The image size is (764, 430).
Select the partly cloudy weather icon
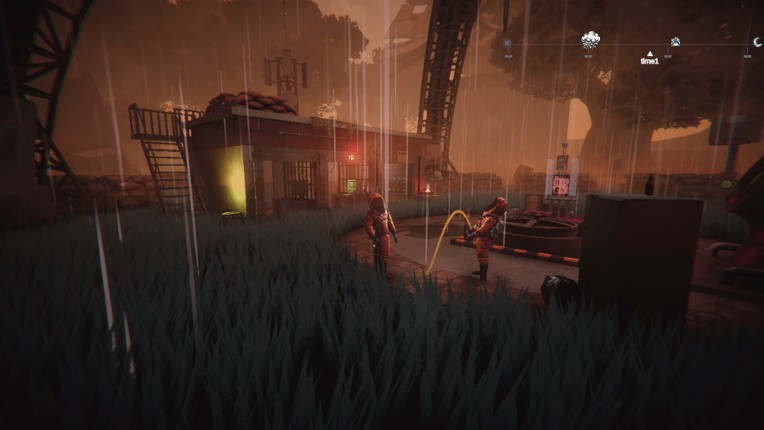click(675, 42)
